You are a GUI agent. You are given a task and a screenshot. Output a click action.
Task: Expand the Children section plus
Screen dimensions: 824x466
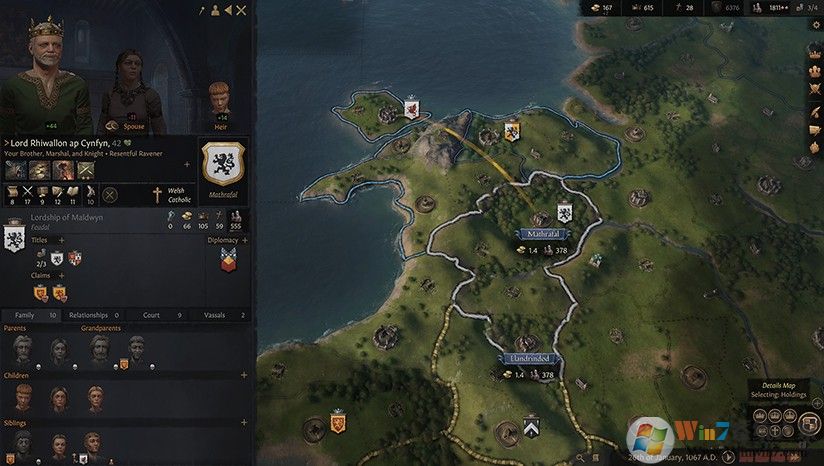point(245,373)
